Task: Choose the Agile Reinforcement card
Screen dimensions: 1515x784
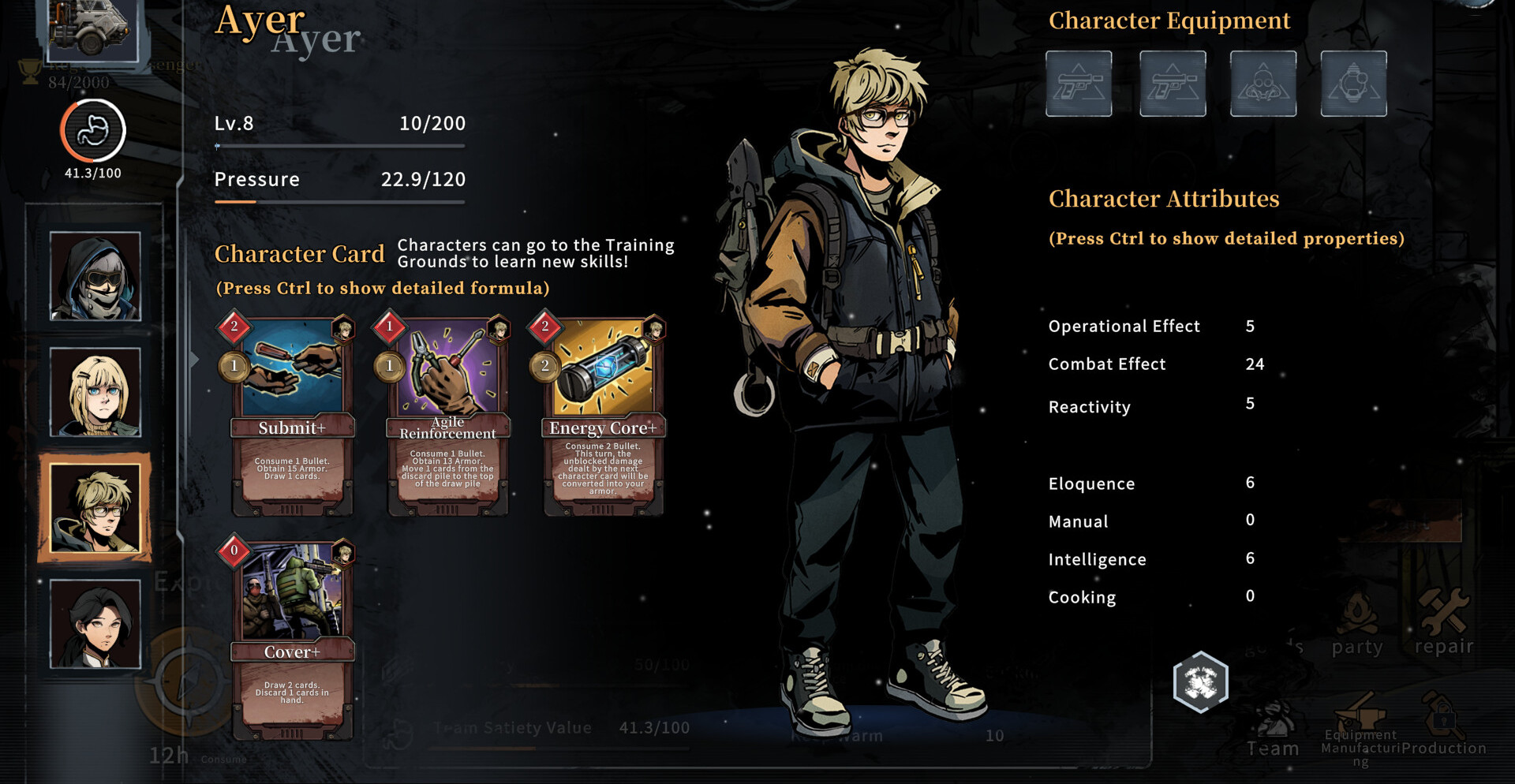Action: click(447, 416)
